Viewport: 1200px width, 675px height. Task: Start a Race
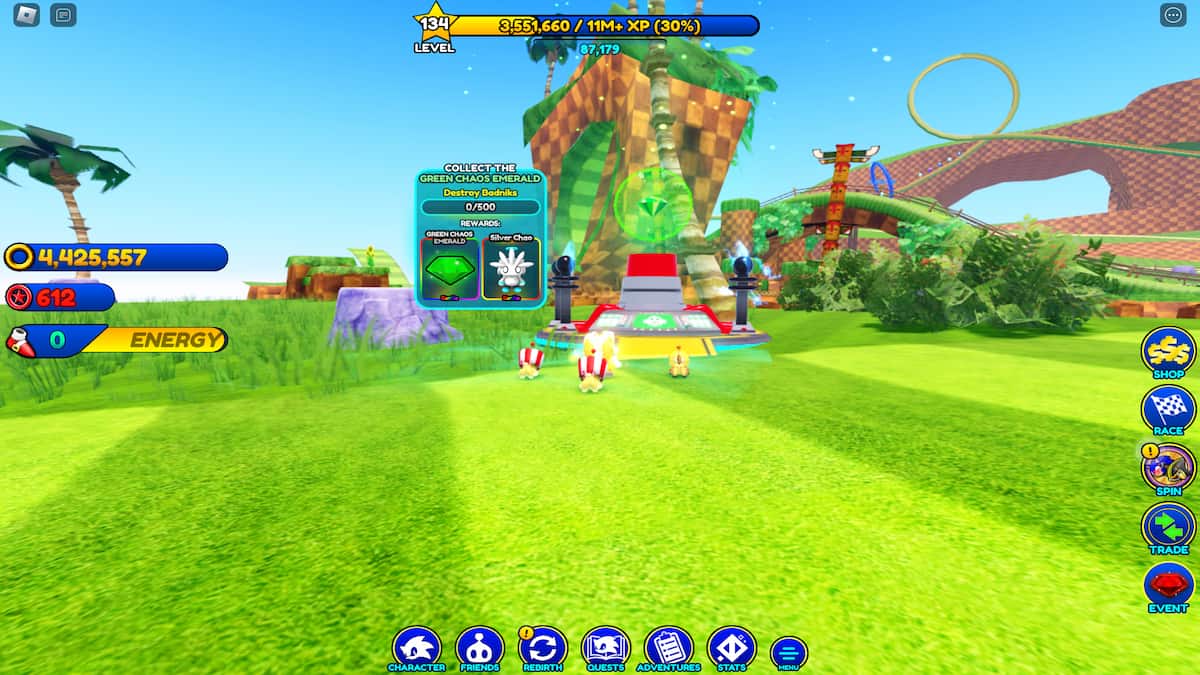(x=1168, y=409)
